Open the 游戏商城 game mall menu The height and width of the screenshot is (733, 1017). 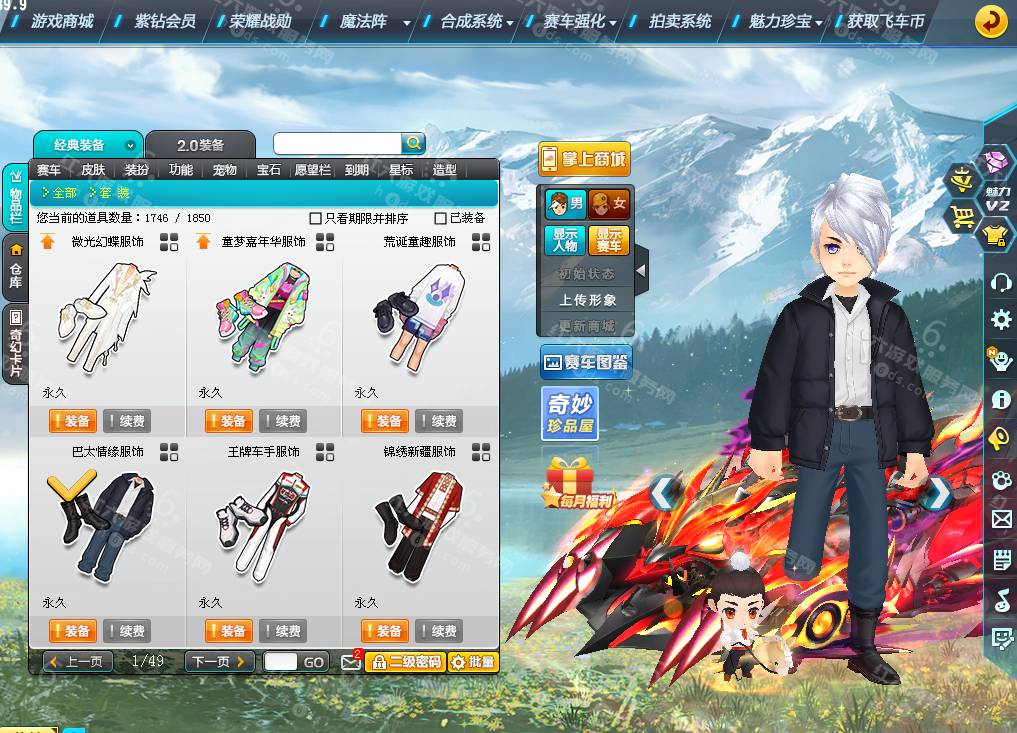click(62, 21)
